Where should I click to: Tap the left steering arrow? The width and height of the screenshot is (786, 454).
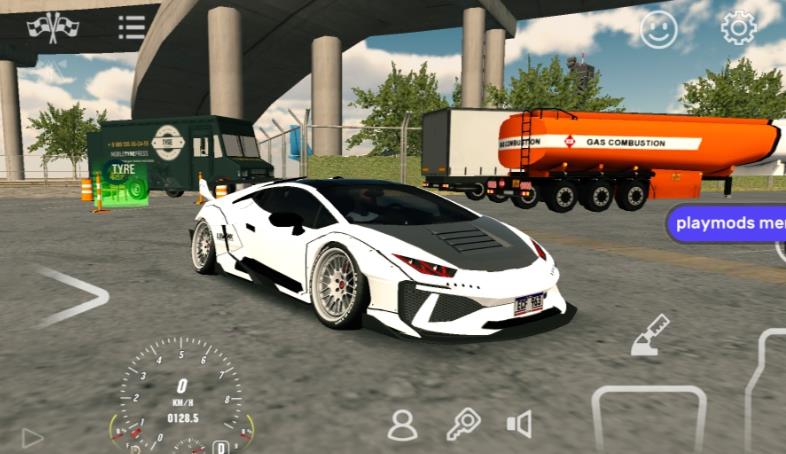click(x=72, y=296)
